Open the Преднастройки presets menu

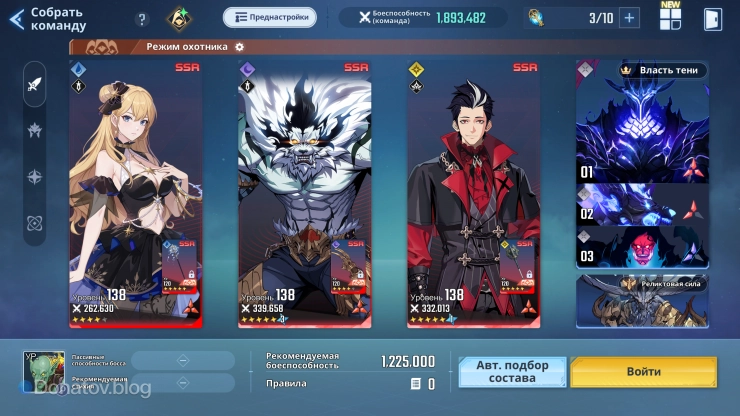pyautogui.click(x=269, y=17)
